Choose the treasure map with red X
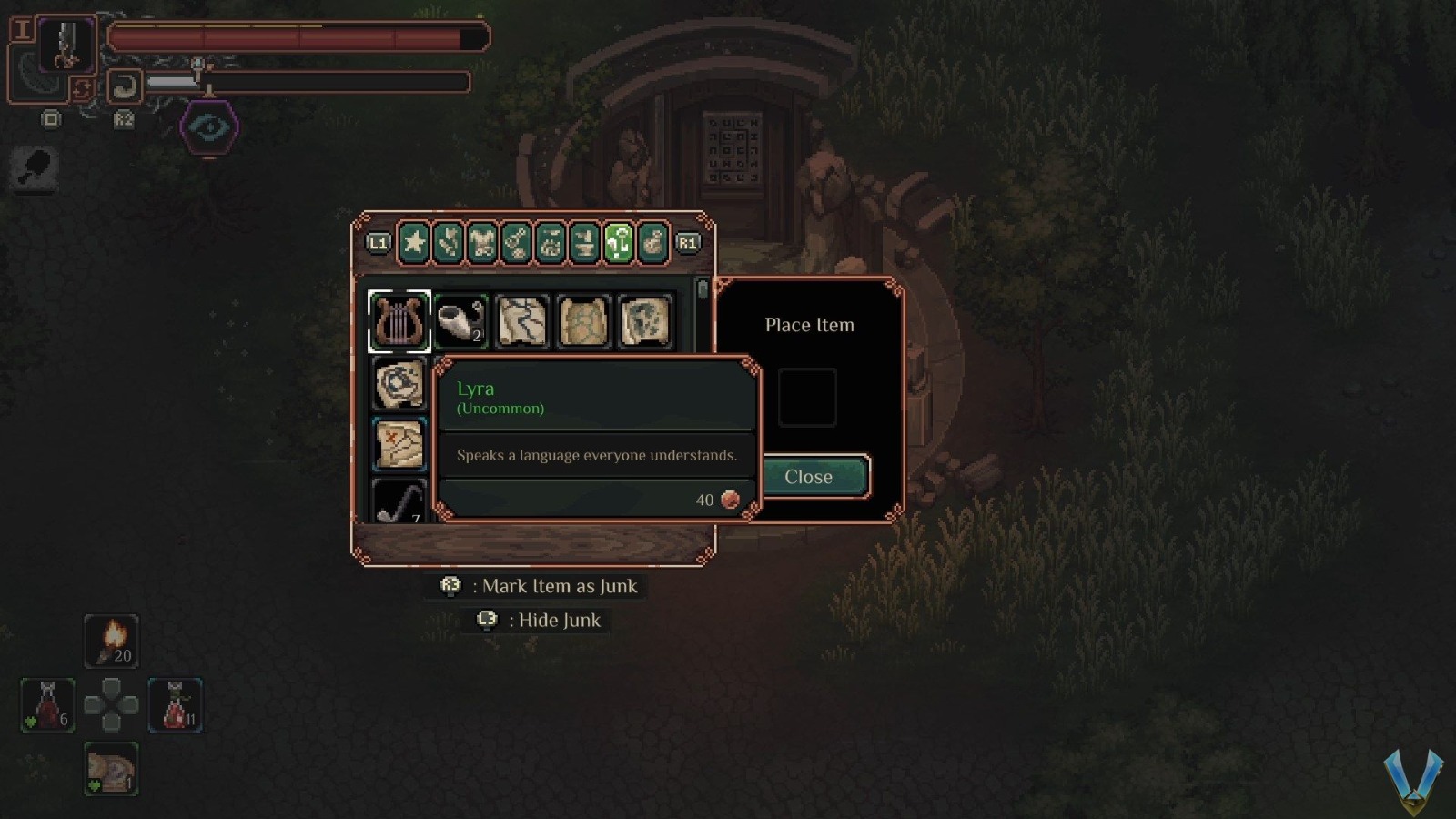Image resolution: width=1456 pixels, height=819 pixels. [399, 445]
